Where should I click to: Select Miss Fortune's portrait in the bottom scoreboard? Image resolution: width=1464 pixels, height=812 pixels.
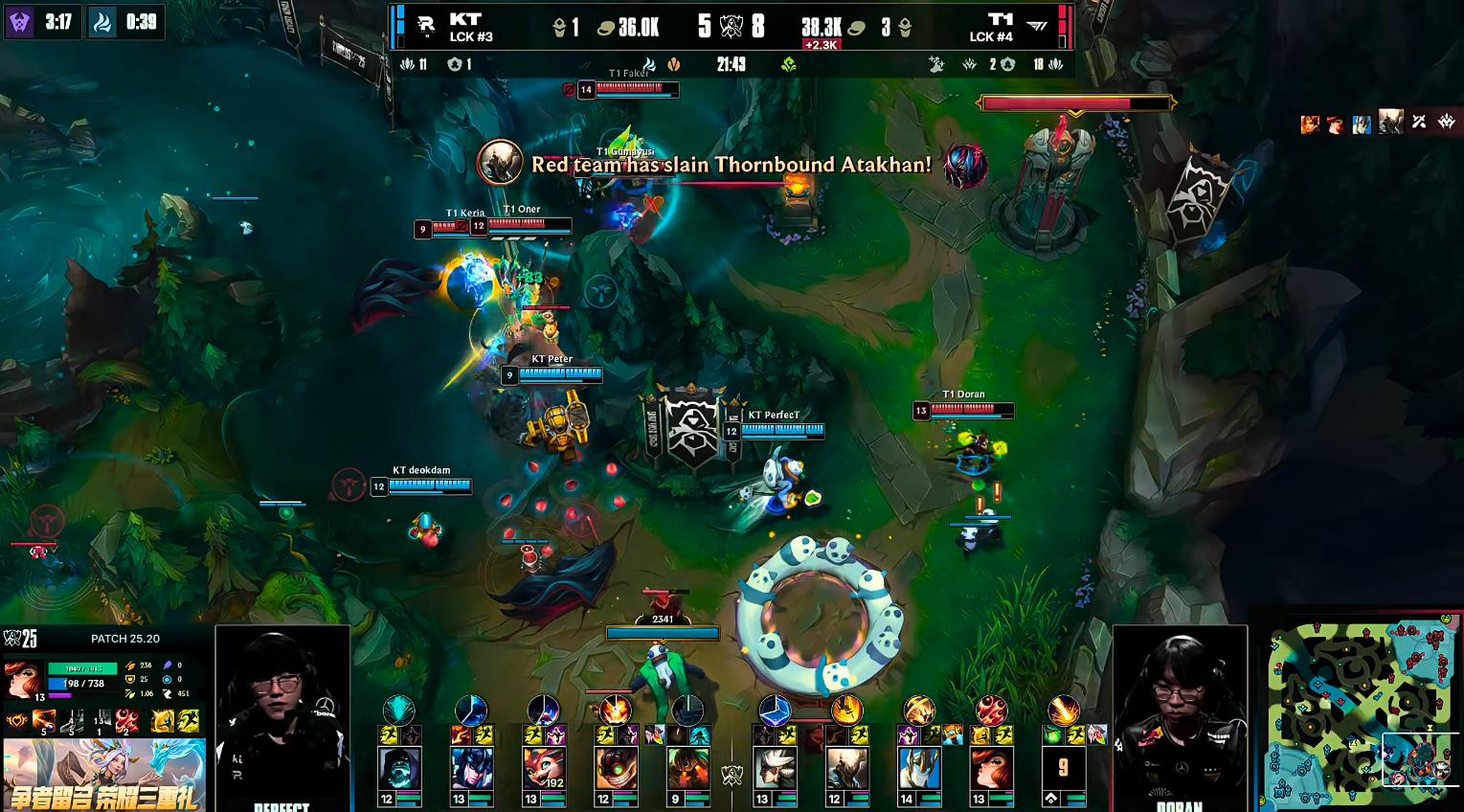pyautogui.click(x=990, y=767)
